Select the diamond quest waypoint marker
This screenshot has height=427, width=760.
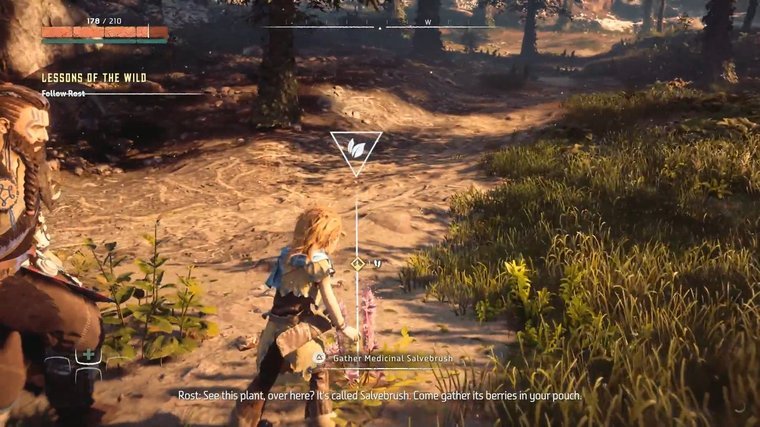click(357, 264)
